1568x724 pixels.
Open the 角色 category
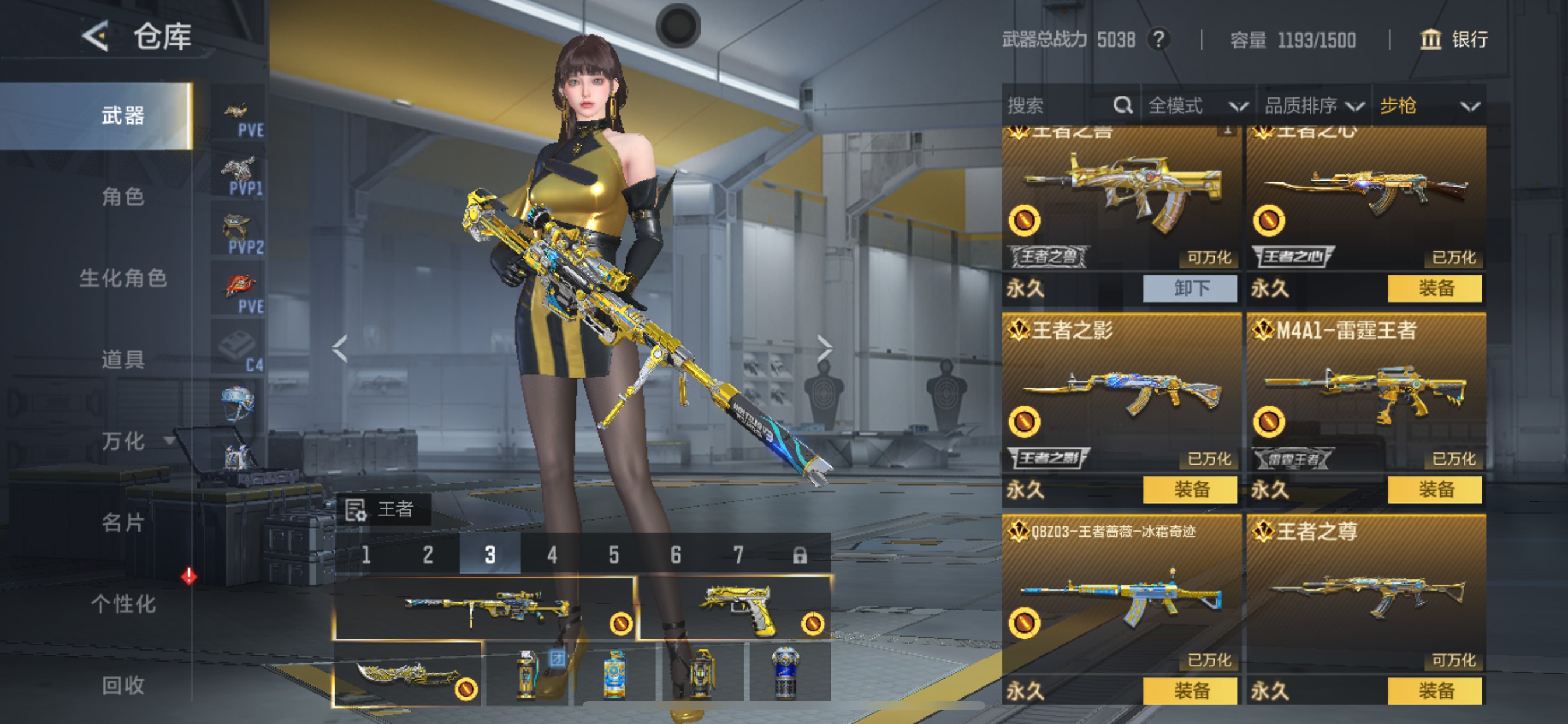(123, 196)
